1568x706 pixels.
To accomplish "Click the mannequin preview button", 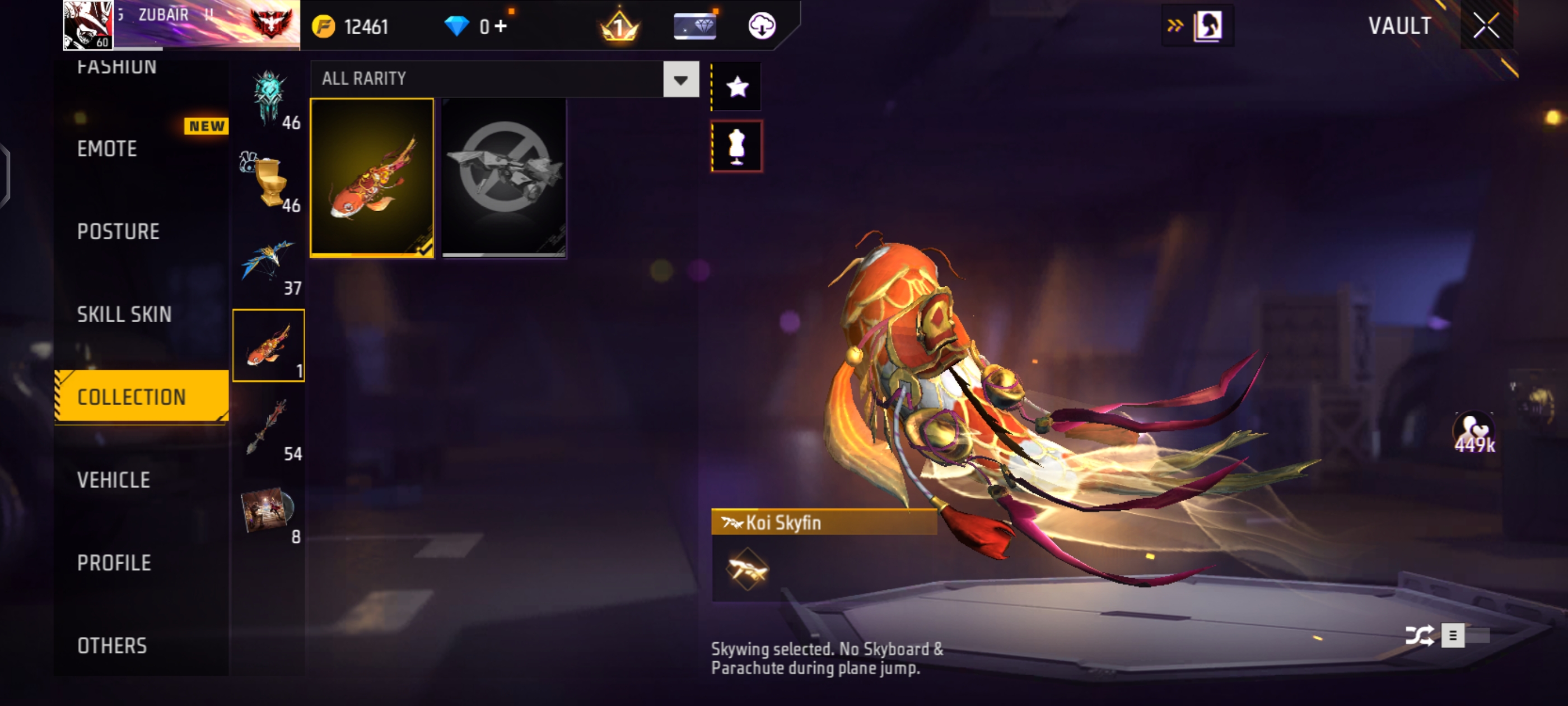I will click(736, 146).
